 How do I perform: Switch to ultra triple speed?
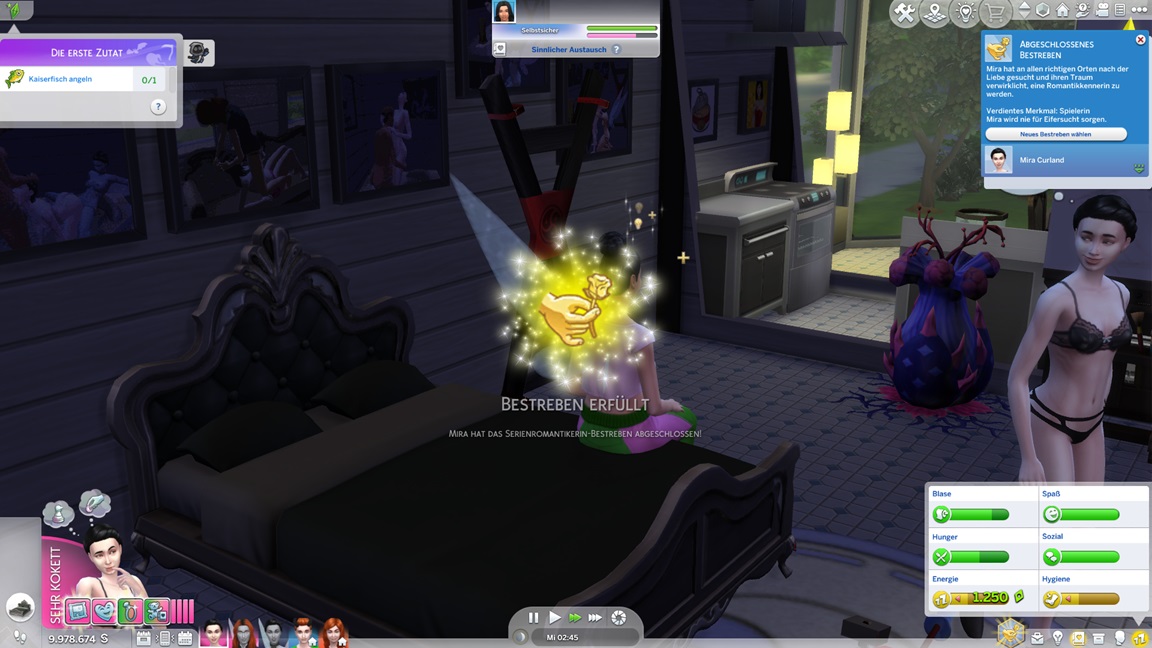click(x=595, y=618)
